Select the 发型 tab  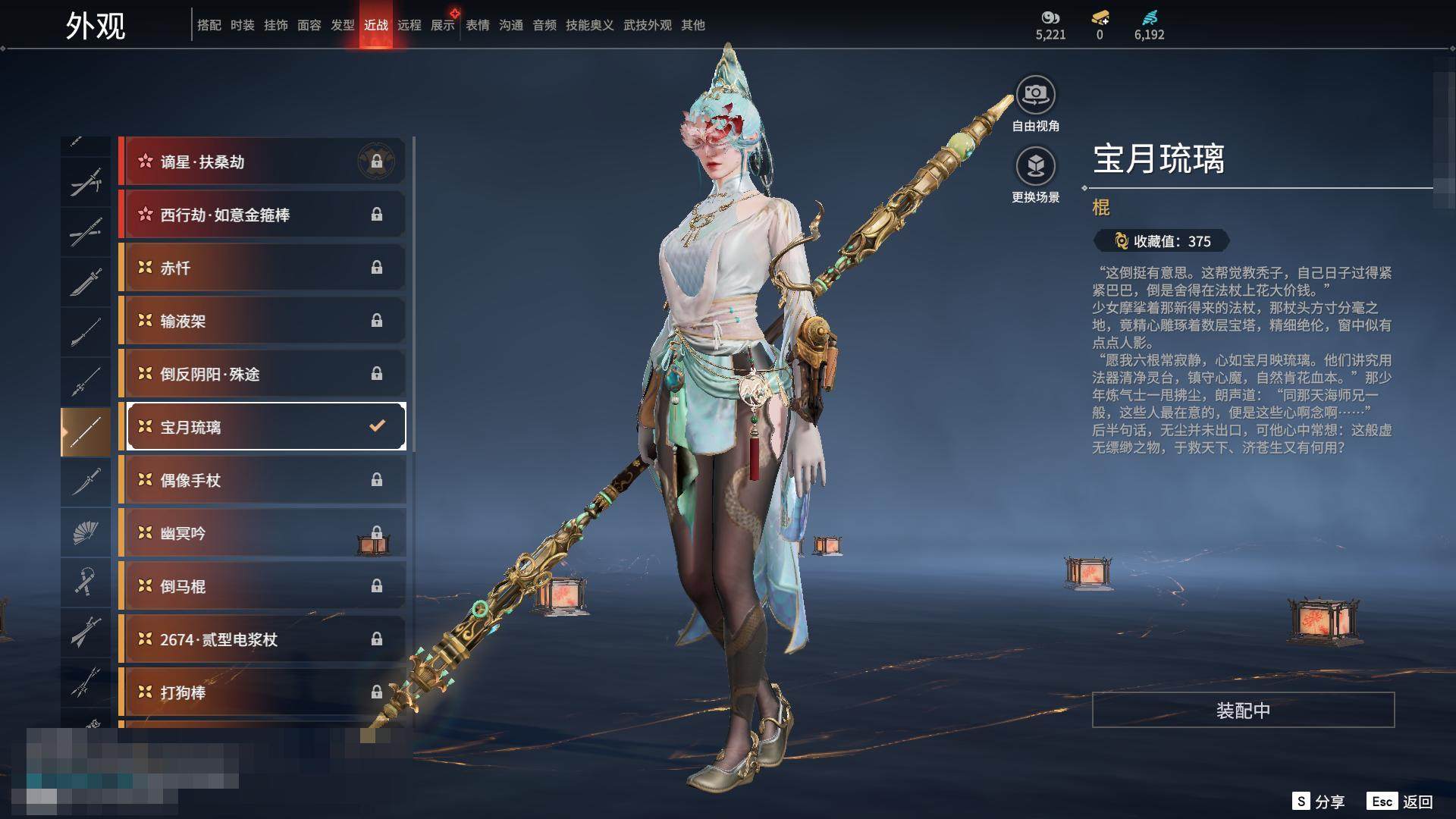pyautogui.click(x=343, y=25)
